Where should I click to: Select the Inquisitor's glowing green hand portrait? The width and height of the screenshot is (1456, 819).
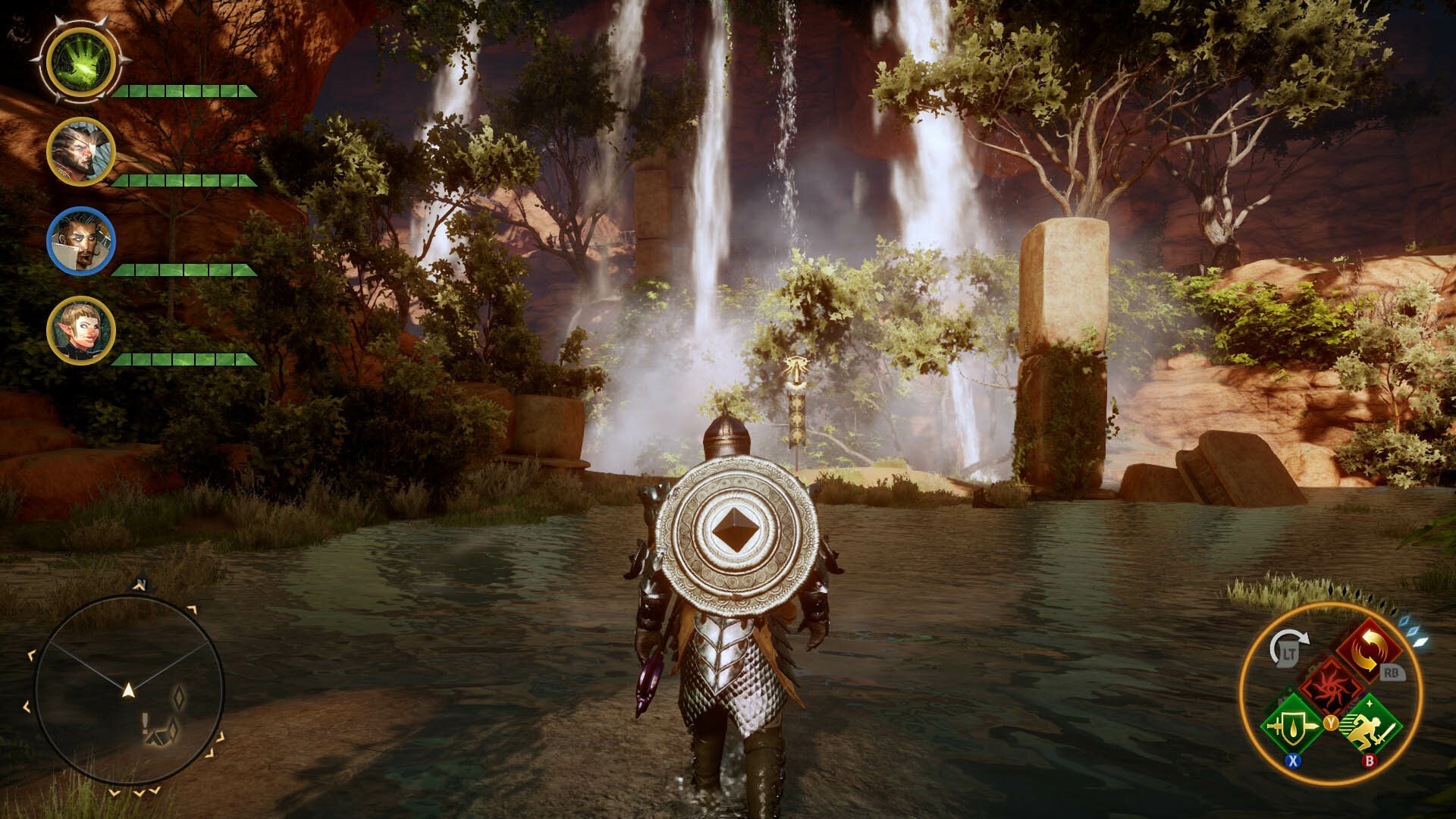pos(80,62)
